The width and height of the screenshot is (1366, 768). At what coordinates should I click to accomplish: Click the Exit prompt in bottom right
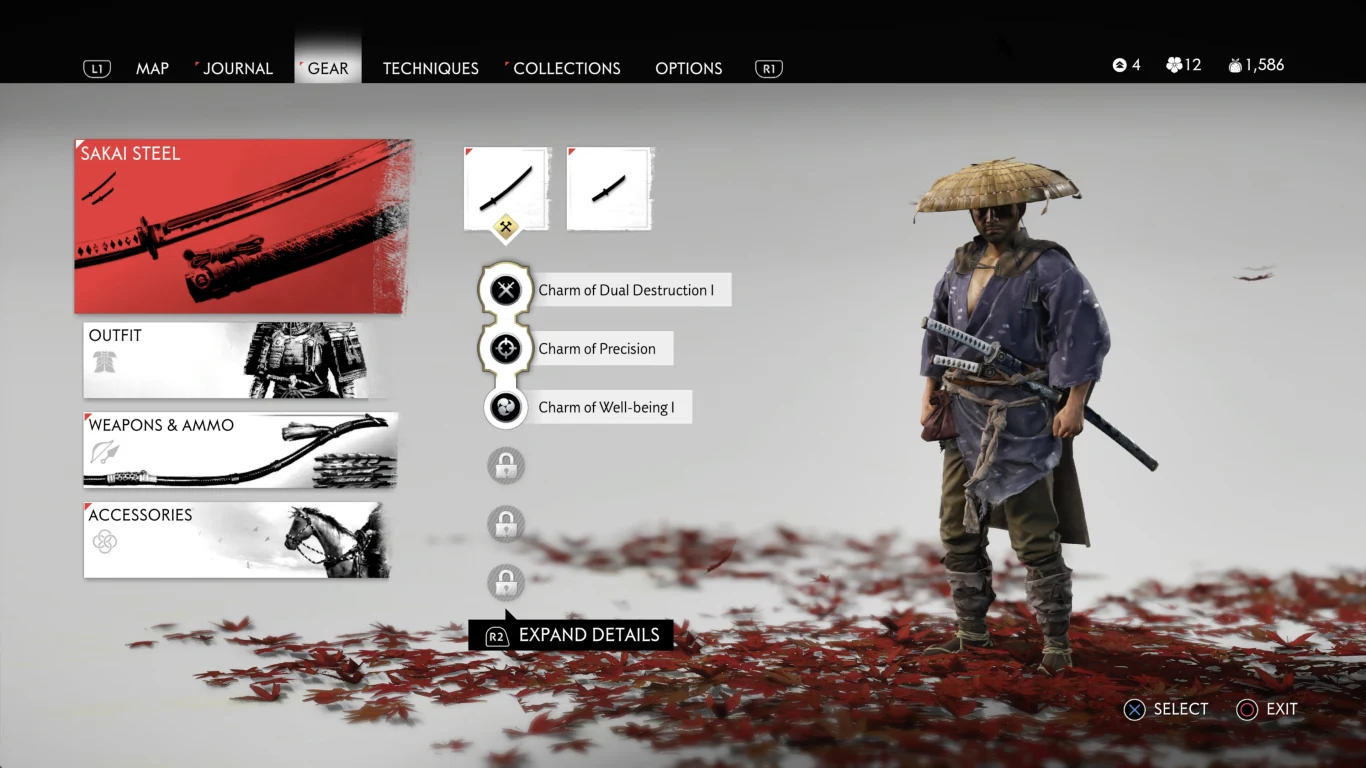tap(1267, 709)
